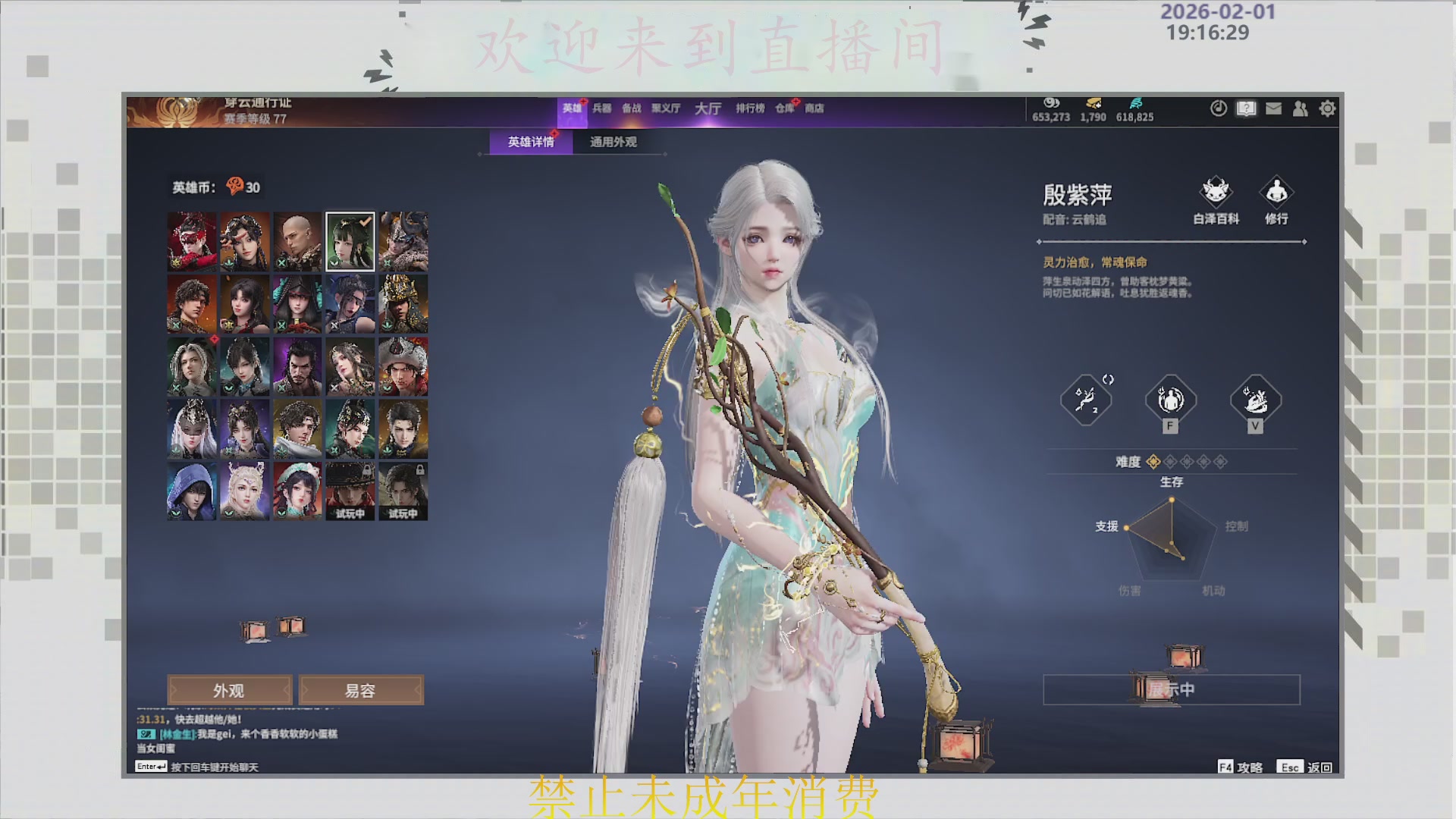Click the timer/clock icon near top right
This screenshot has height=819, width=1456.
(x=1218, y=108)
